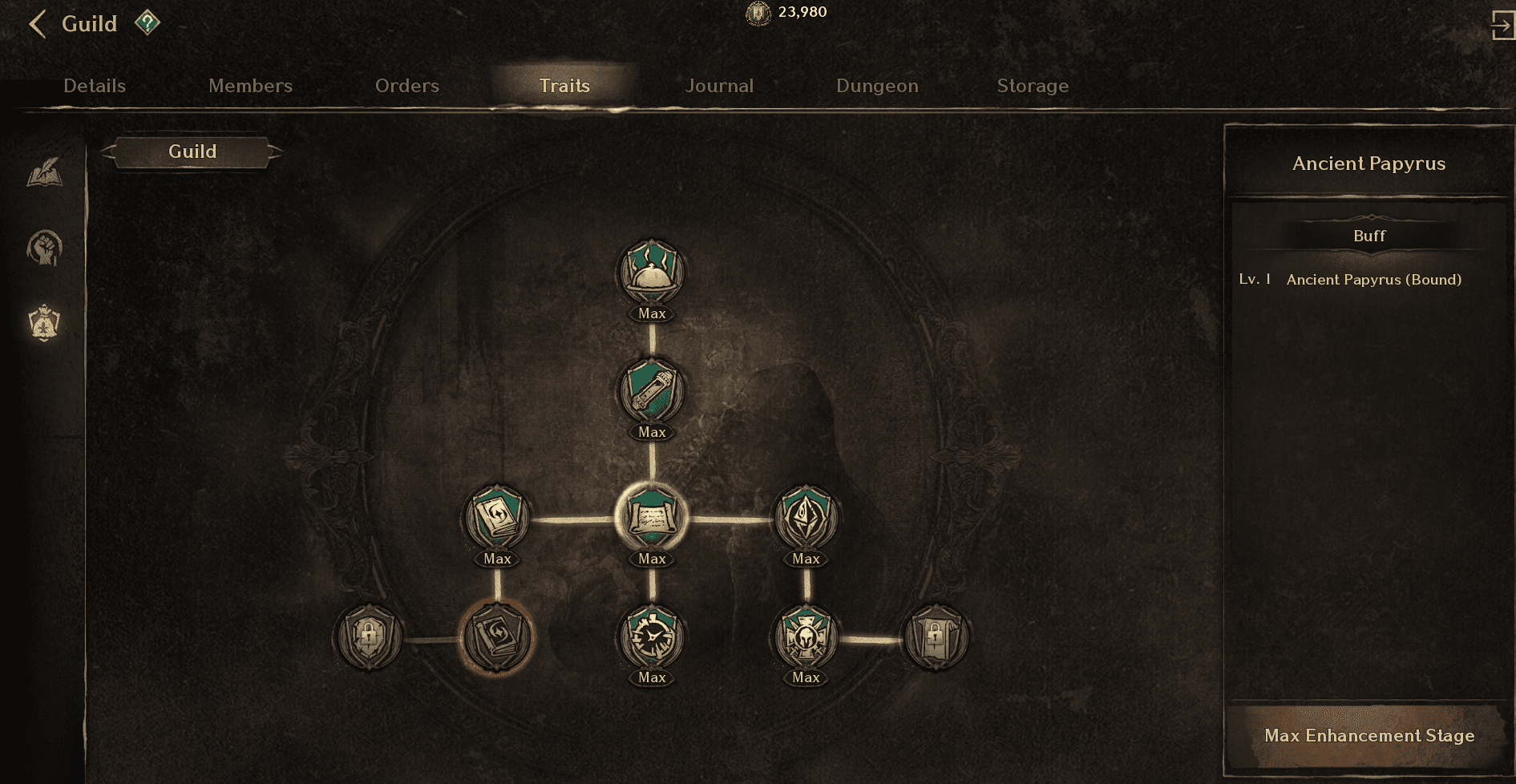Screen dimensions: 1516x784
Task: Switch to the Journal tab
Action: point(719,86)
